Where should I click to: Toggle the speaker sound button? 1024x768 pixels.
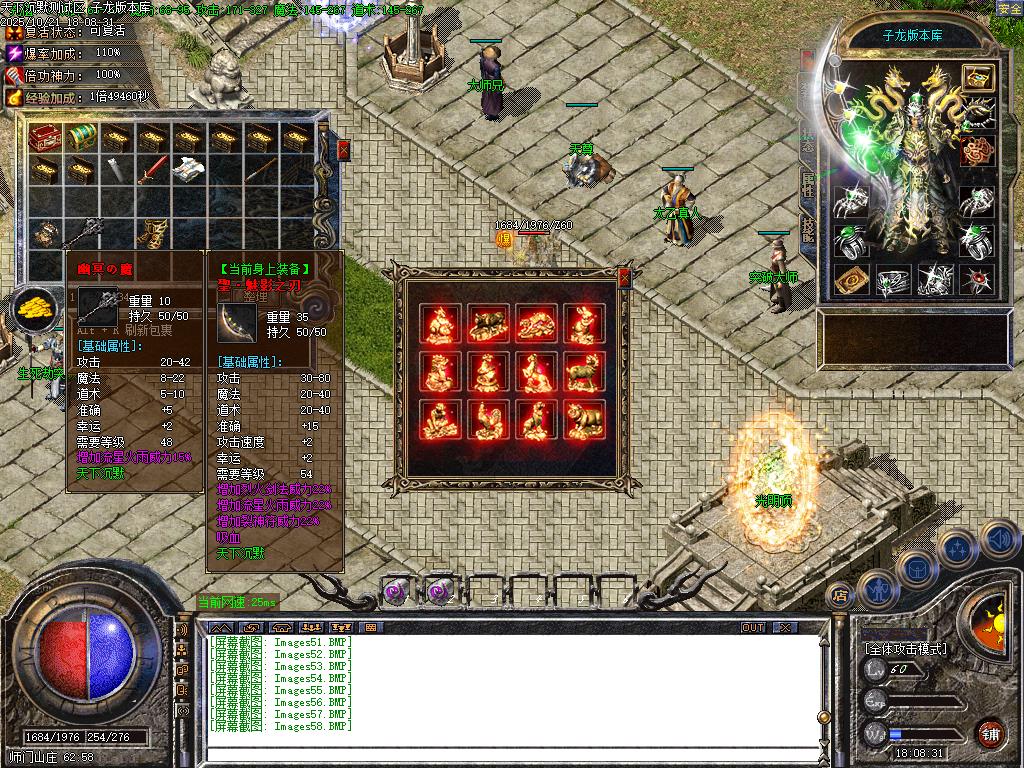point(998,540)
